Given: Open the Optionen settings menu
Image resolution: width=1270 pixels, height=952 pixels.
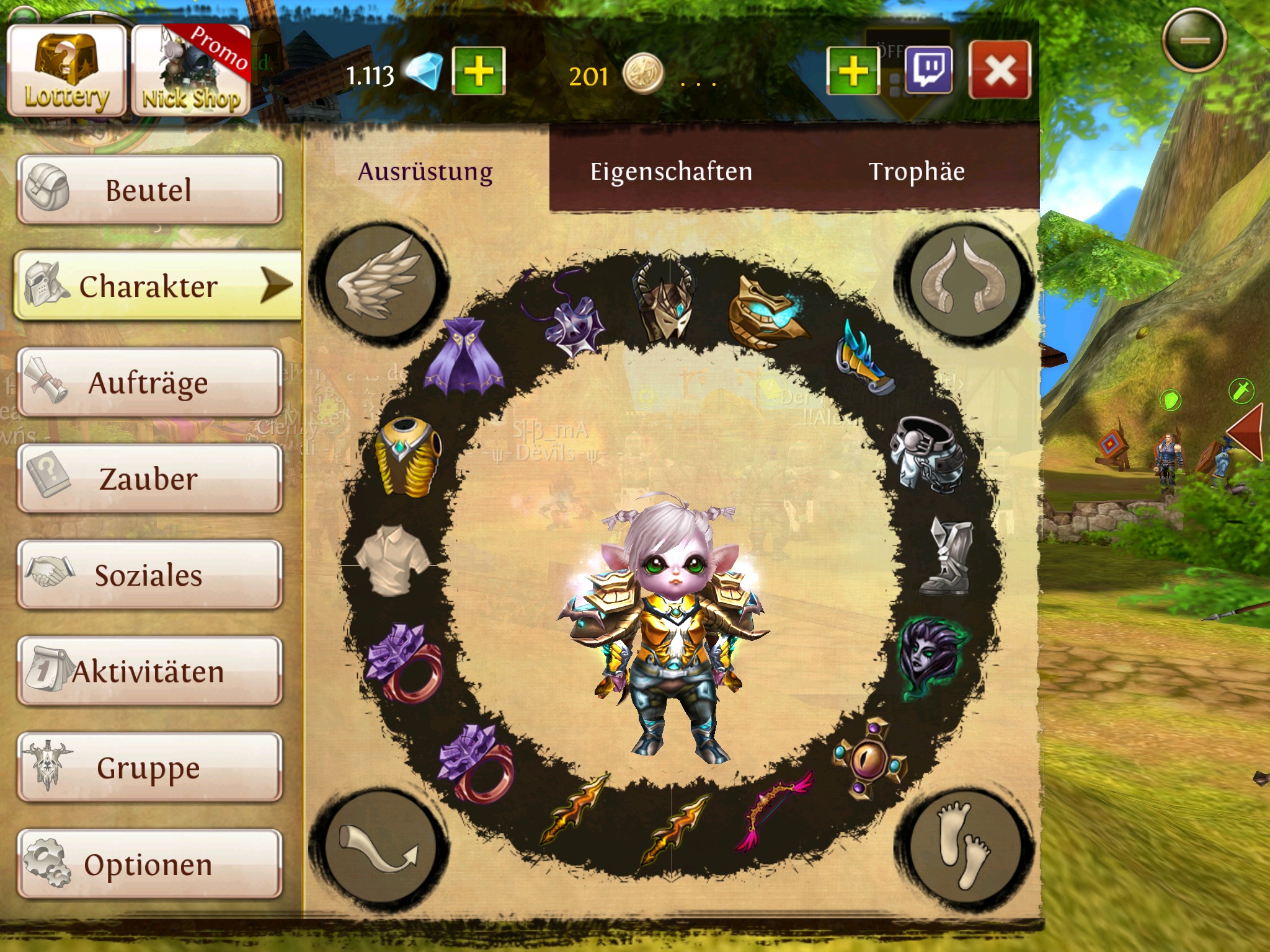Looking at the screenshot, I should tap(149, 864).
